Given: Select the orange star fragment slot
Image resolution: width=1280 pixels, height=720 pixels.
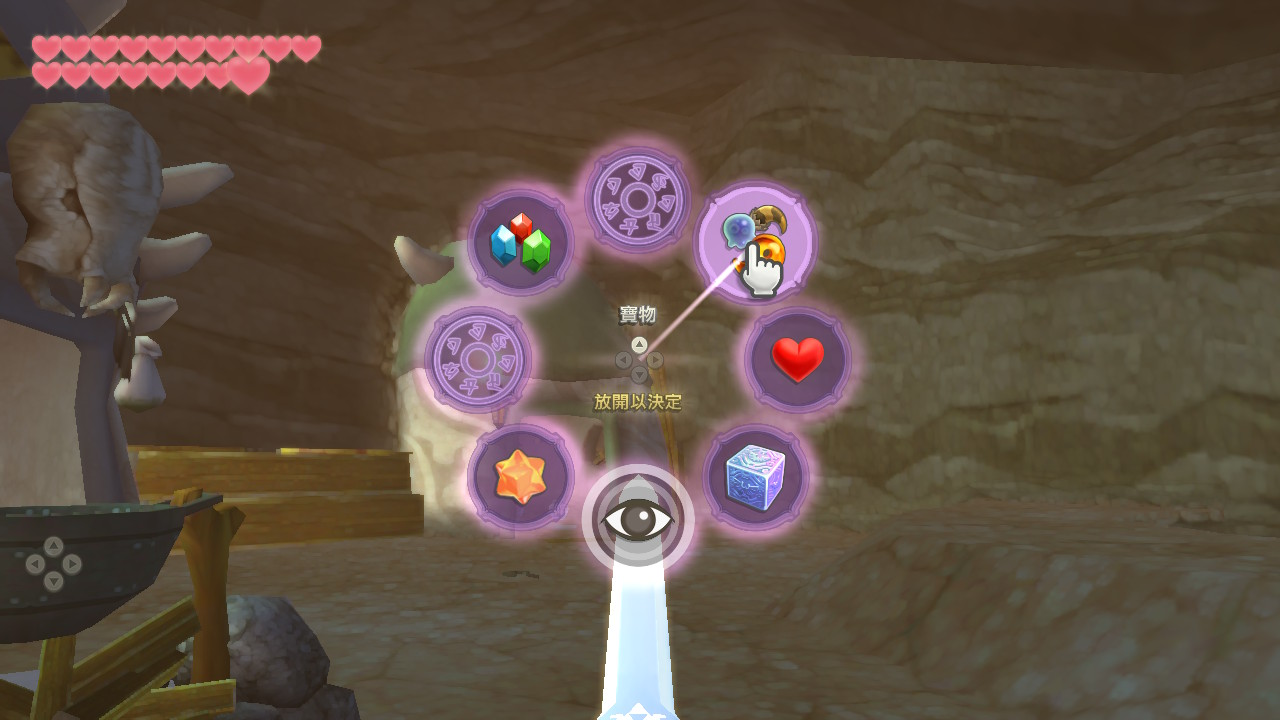Looking at the screenshot, I should click(519, 477).
